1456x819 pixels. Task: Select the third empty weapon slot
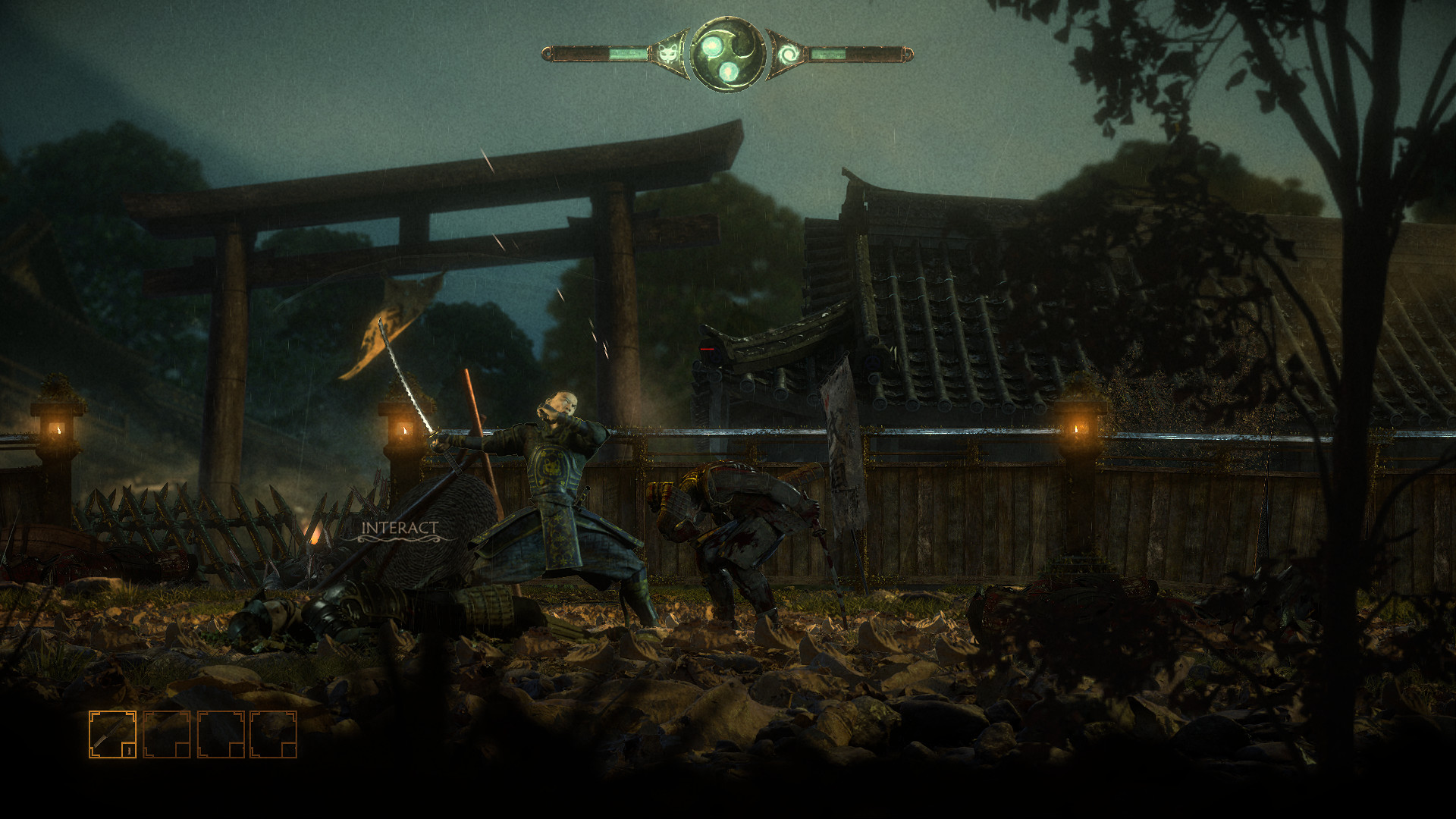coord(220,734)
